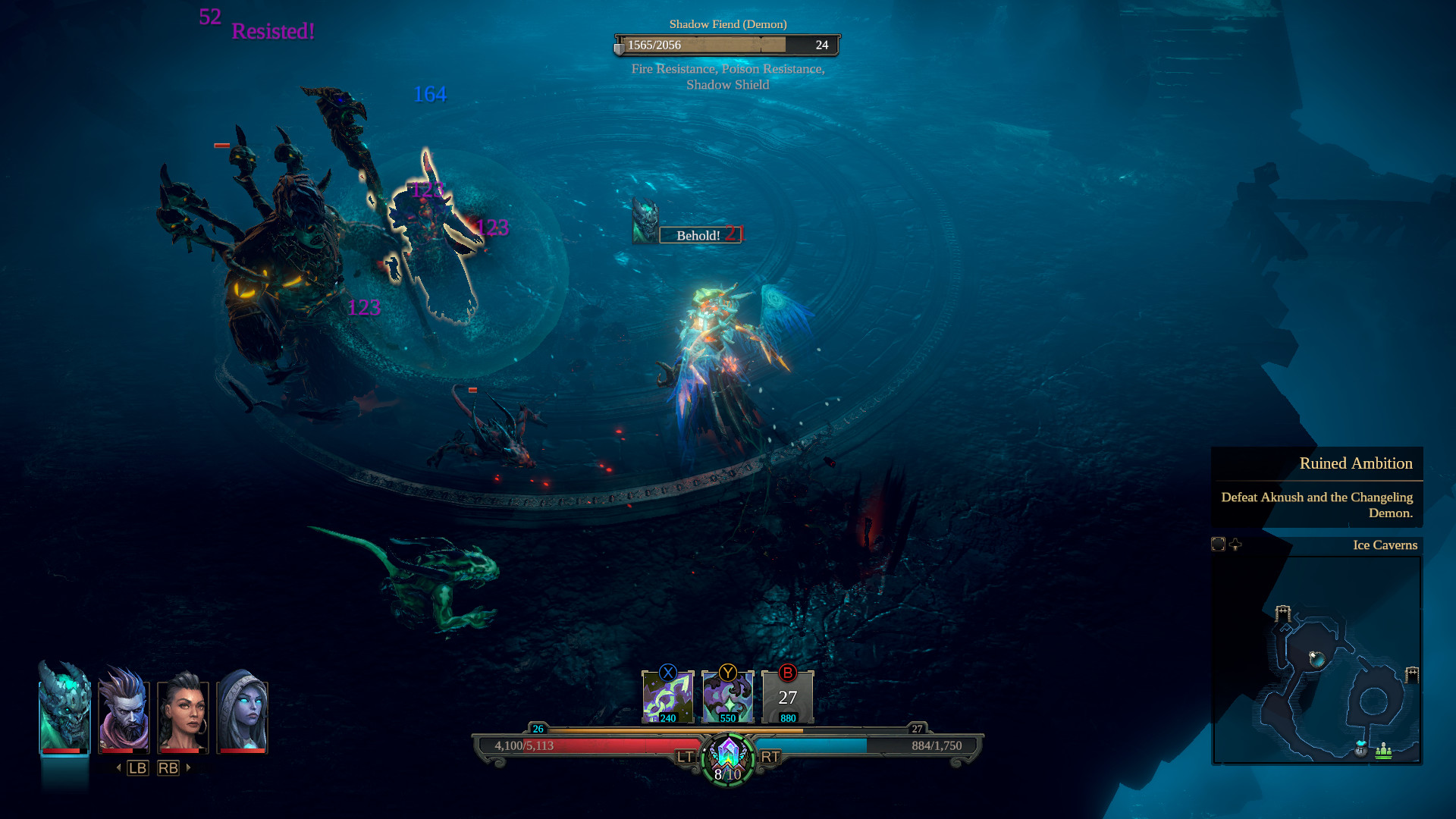Select the hooded sorceress portrait
Screen dimensions: 1456x819
pos(244,711)
